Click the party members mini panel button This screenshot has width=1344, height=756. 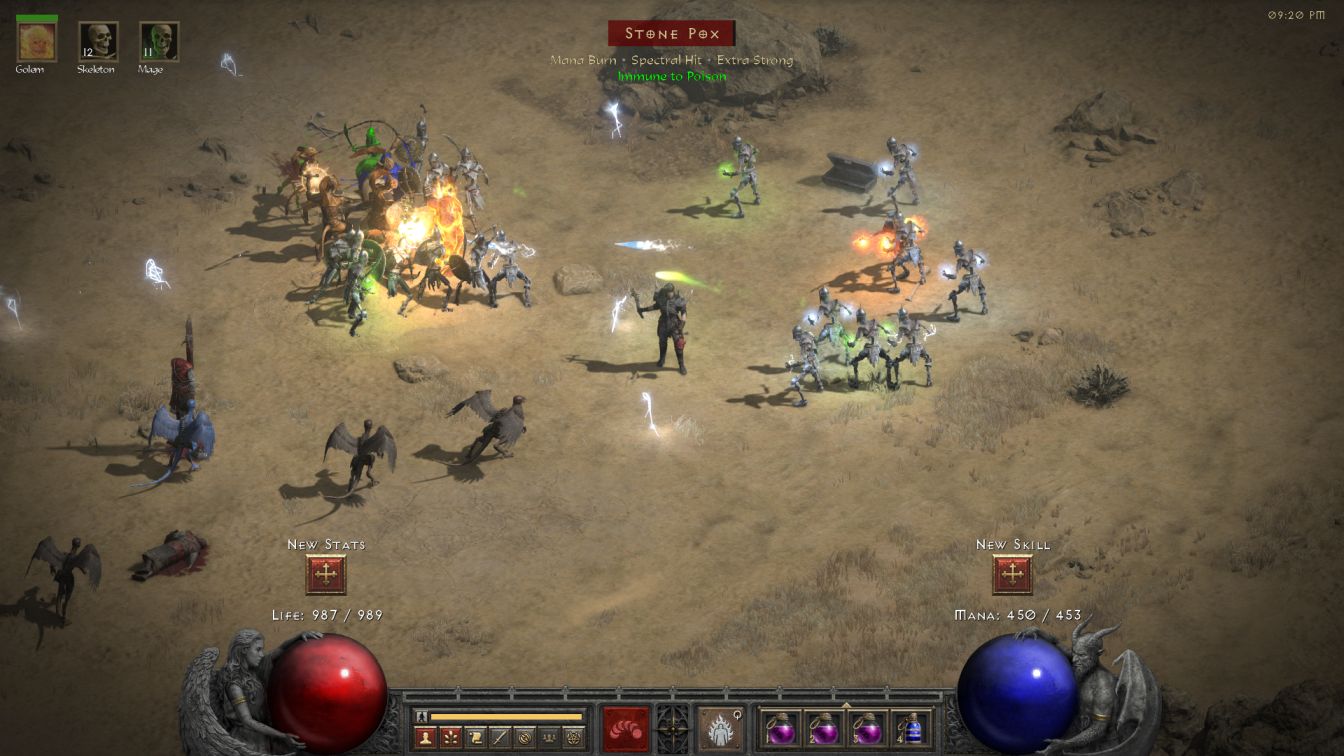coord(548,738)
